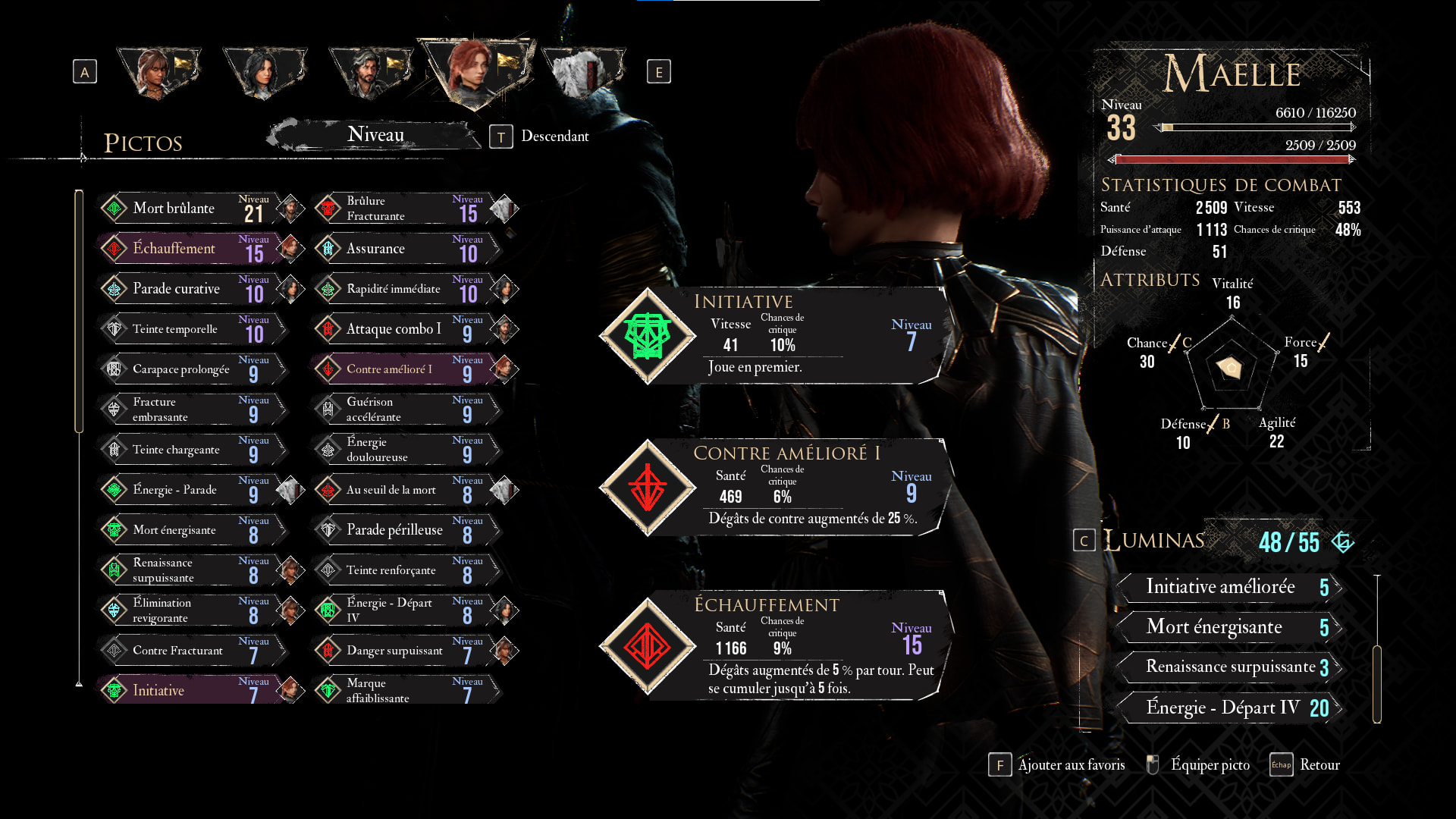Image resolution: width=1456 pixels, height=819 pixels.
Task: Select the Assurance picto
Action: pos(403,248)
